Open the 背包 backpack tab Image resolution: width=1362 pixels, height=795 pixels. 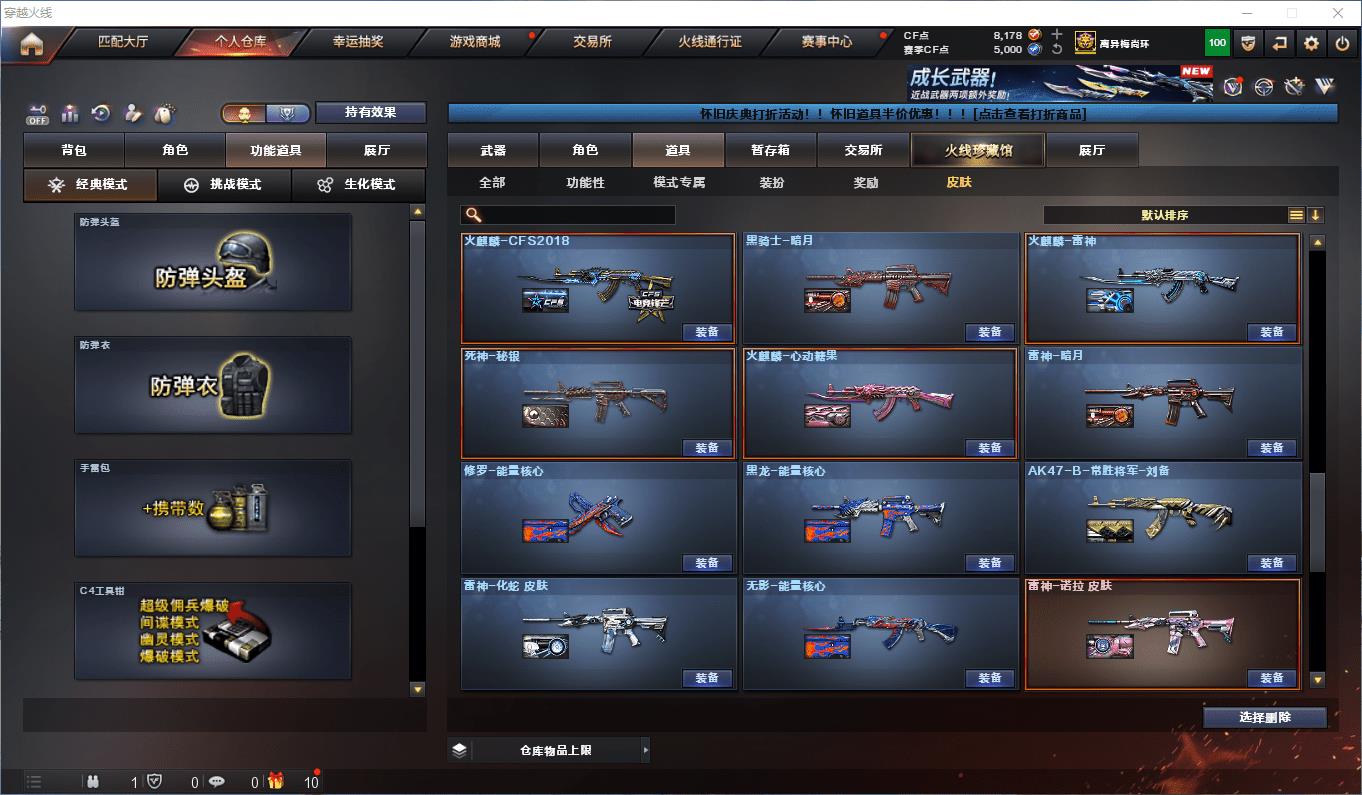[x=74, y=150]
